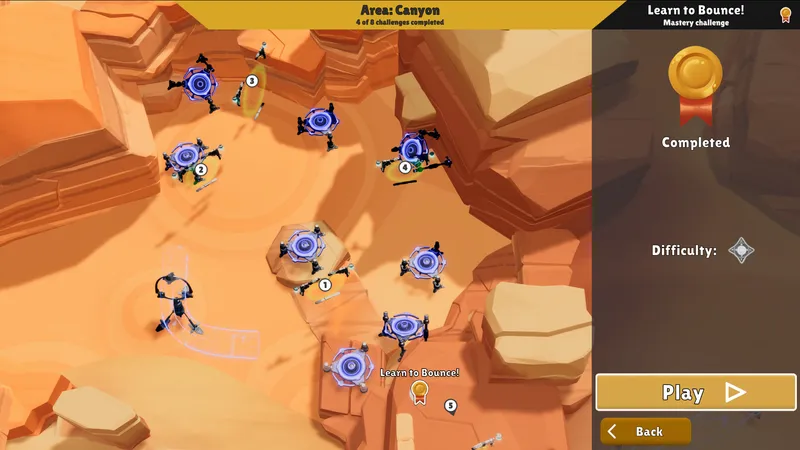Select challenge marker number 2
Viewport: 800px width, 450px height.
point(200,170)
